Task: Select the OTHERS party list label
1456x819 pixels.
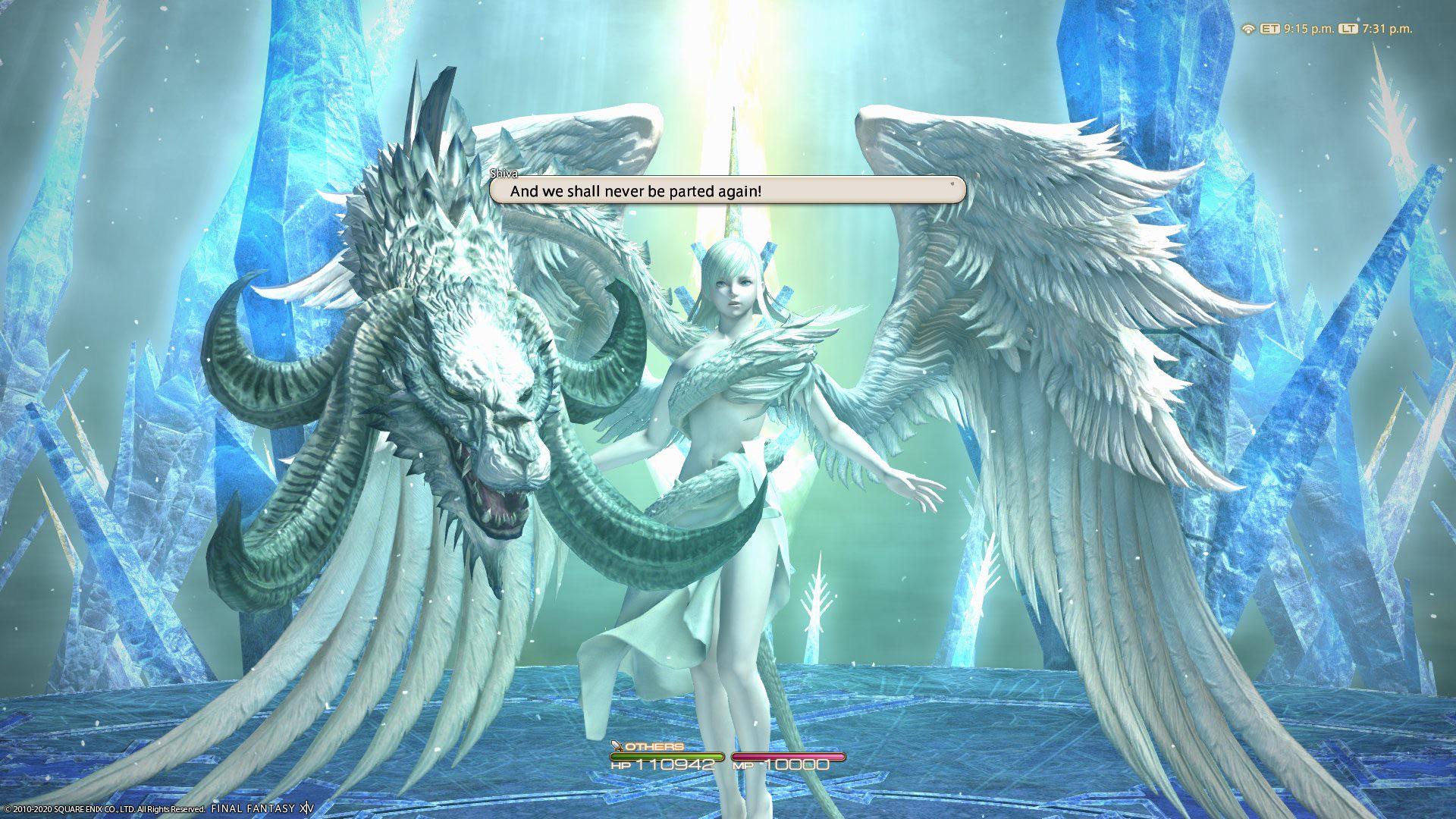Action: [x=654, y=745]
